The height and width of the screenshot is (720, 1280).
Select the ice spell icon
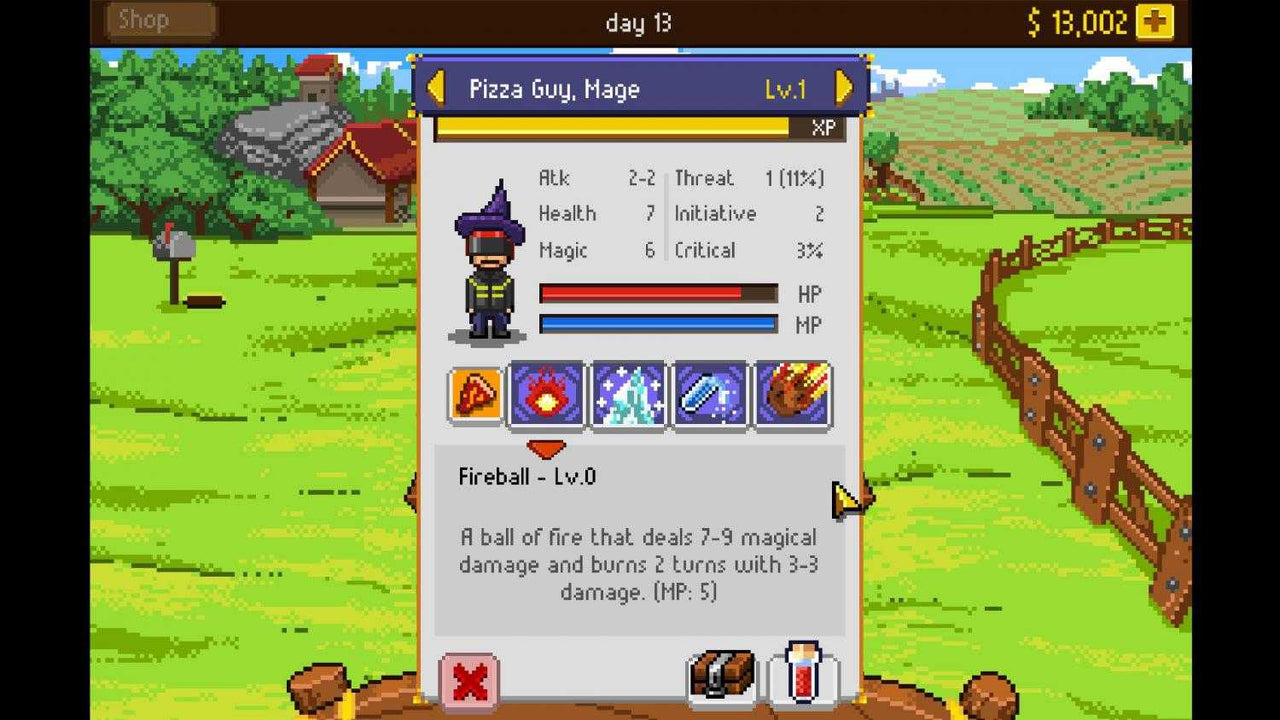tap(630, 394)
